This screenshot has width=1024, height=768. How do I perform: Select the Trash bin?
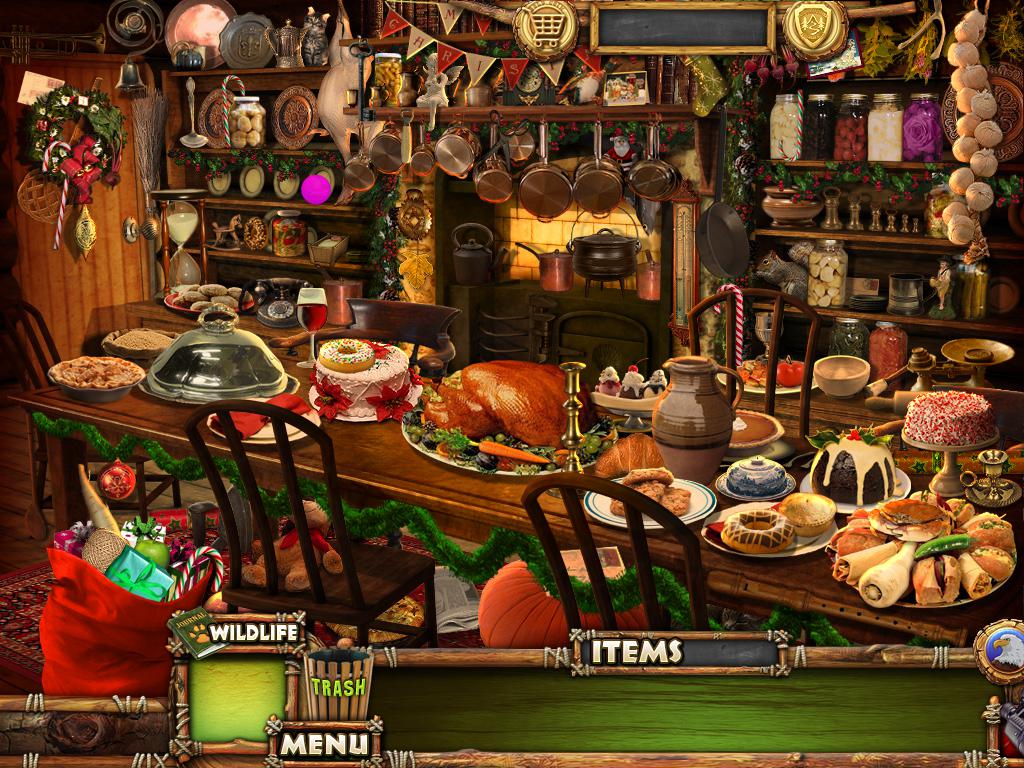(337, 684)
